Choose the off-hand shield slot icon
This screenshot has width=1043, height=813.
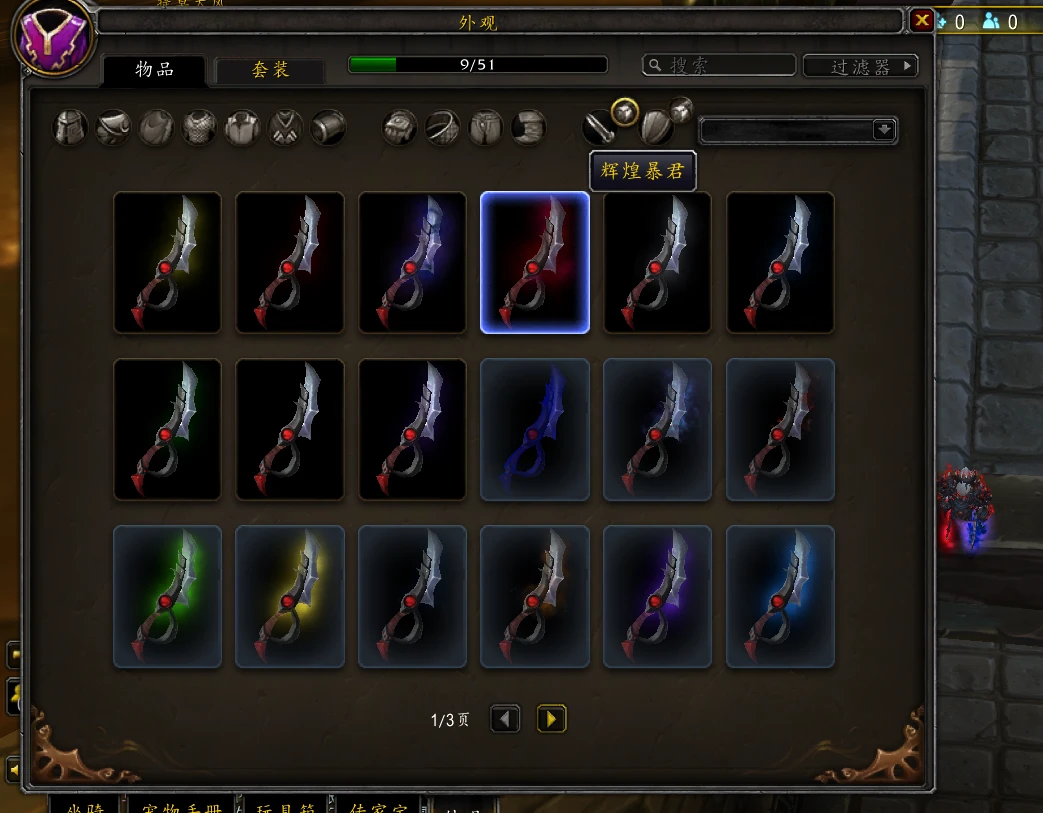click(x=656, y=128)
